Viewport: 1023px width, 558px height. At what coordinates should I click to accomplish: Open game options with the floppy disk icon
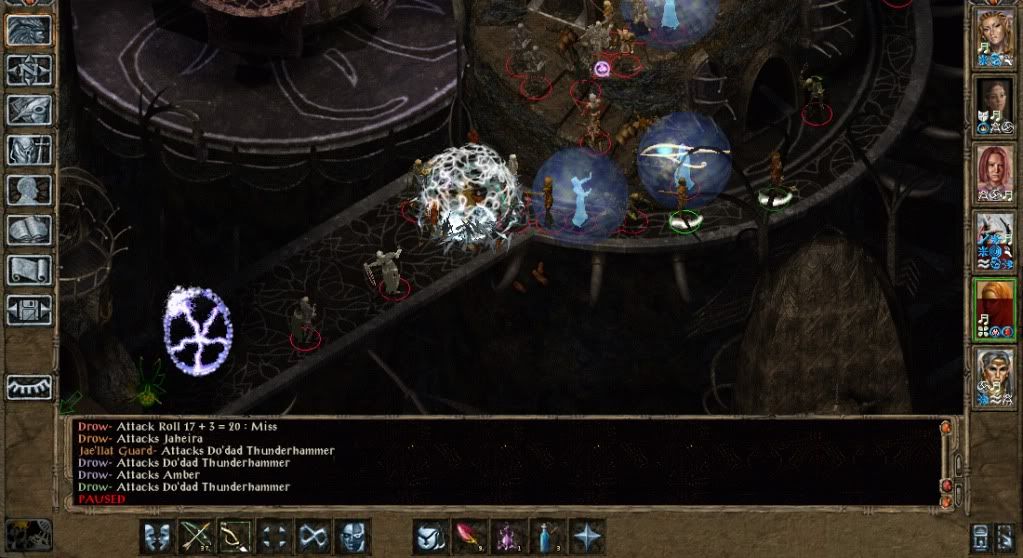pos(29,309)
